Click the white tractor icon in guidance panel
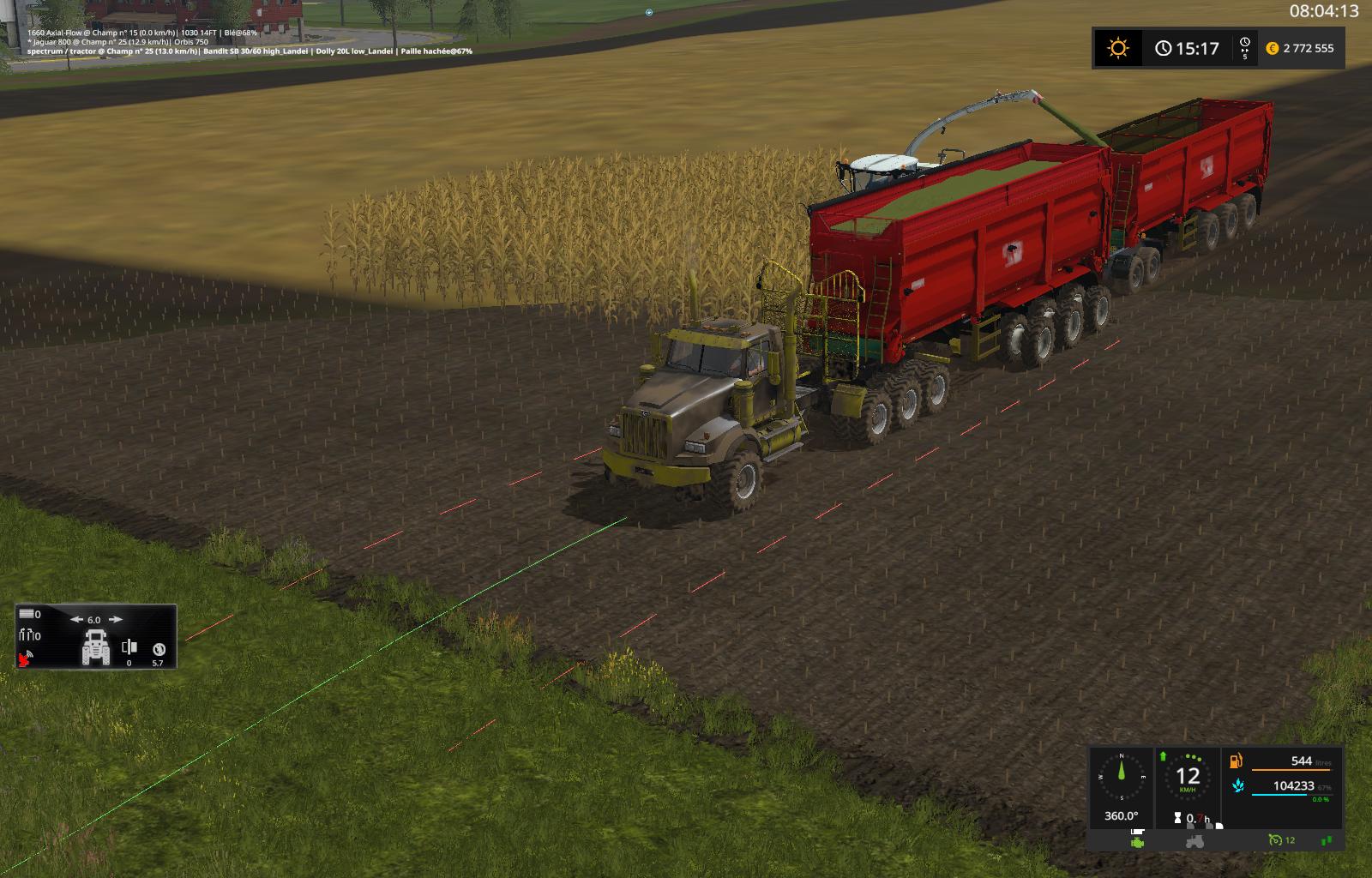The width and height of the screenshot is (1372, 878). 95,647
